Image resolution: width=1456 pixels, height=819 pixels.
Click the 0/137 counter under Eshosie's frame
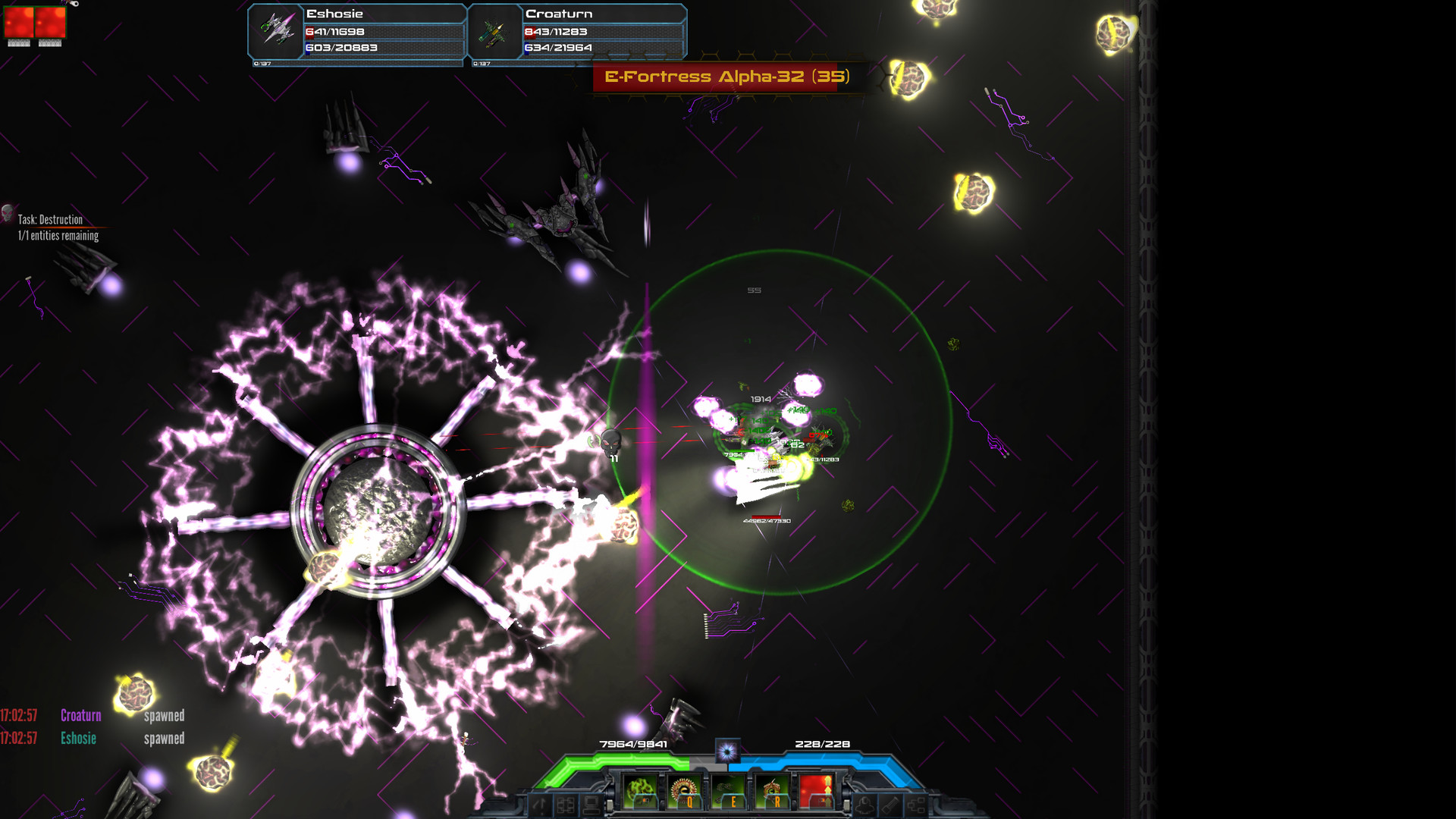(x=262, y=65)
